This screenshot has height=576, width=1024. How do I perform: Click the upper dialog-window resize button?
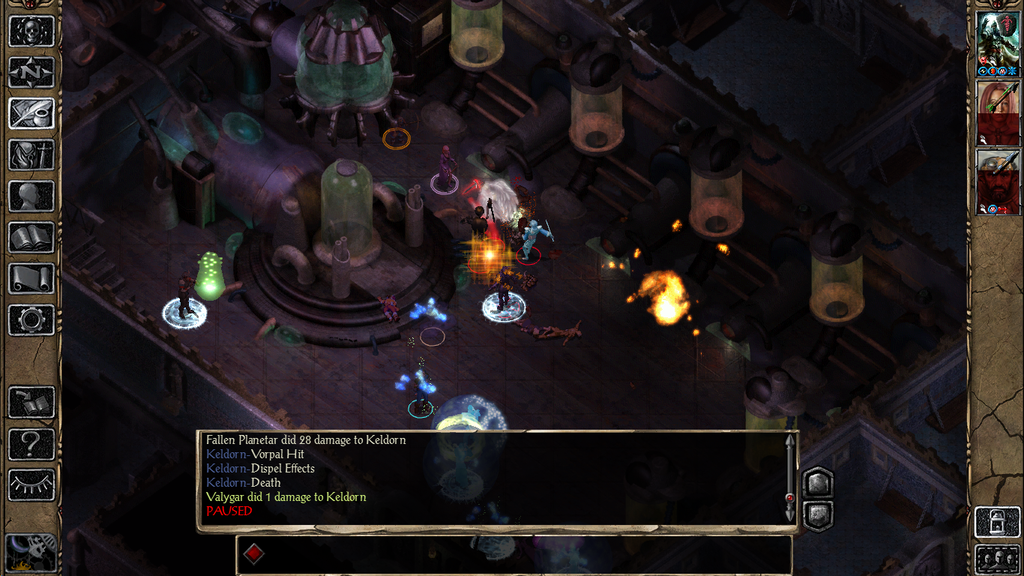click(x=818, y=483)
